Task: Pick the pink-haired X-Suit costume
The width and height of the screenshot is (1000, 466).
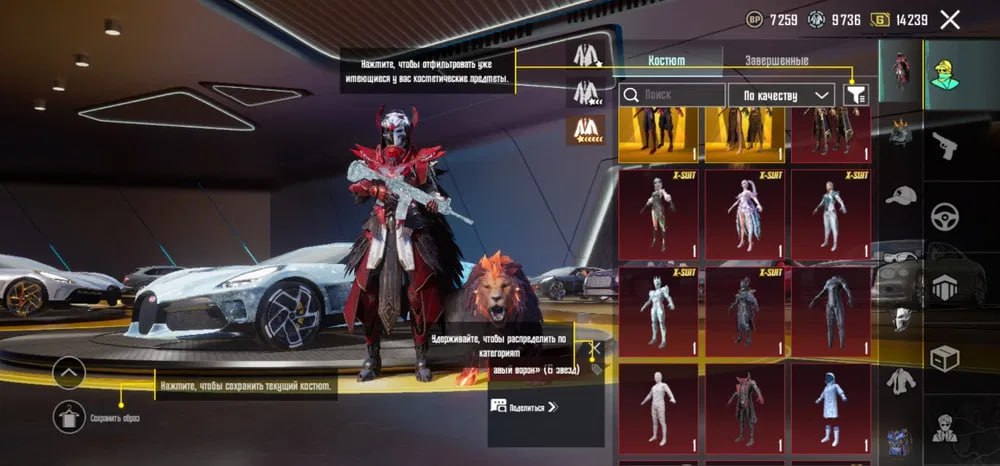Action: (744, 214)
